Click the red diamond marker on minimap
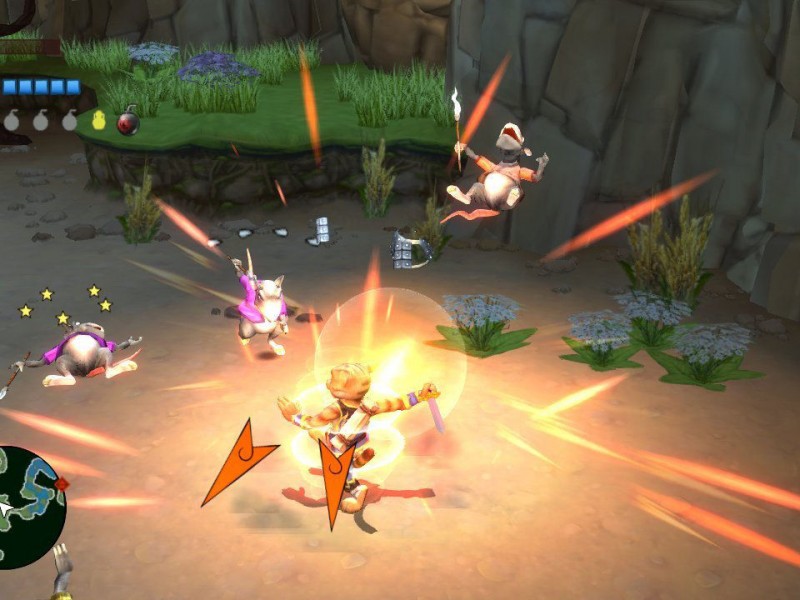This screenshot has width=800, height=600. [62, 484]
